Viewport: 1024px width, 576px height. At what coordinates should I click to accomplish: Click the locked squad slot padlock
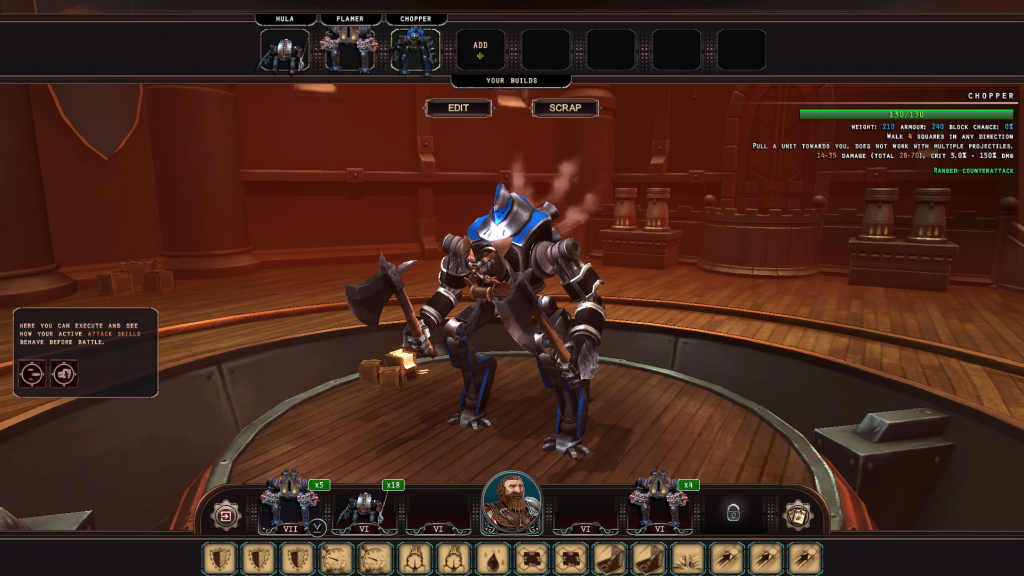coord(733,513)
